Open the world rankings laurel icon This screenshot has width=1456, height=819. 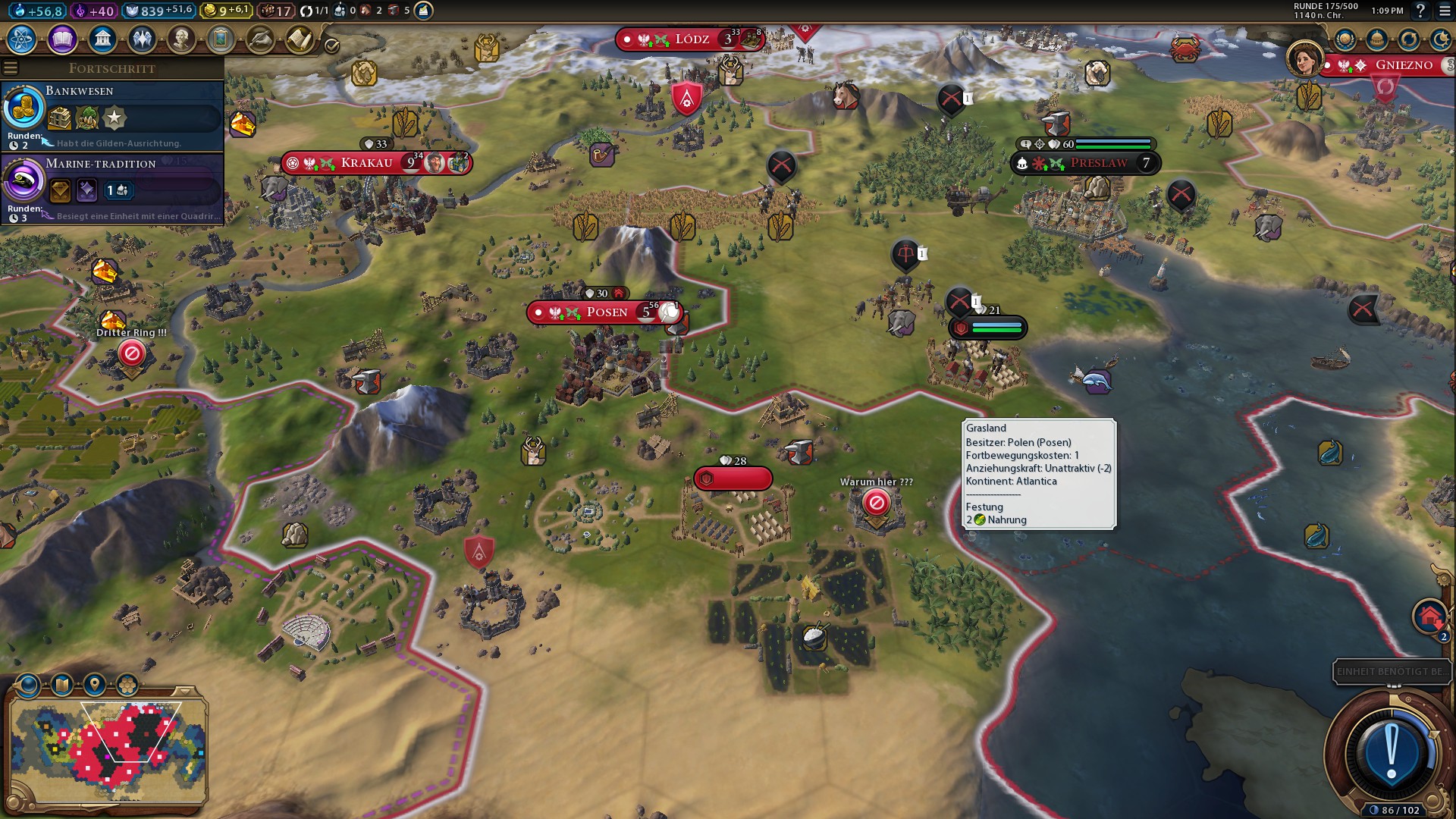pyautogui.click(x=1345, y=39)
